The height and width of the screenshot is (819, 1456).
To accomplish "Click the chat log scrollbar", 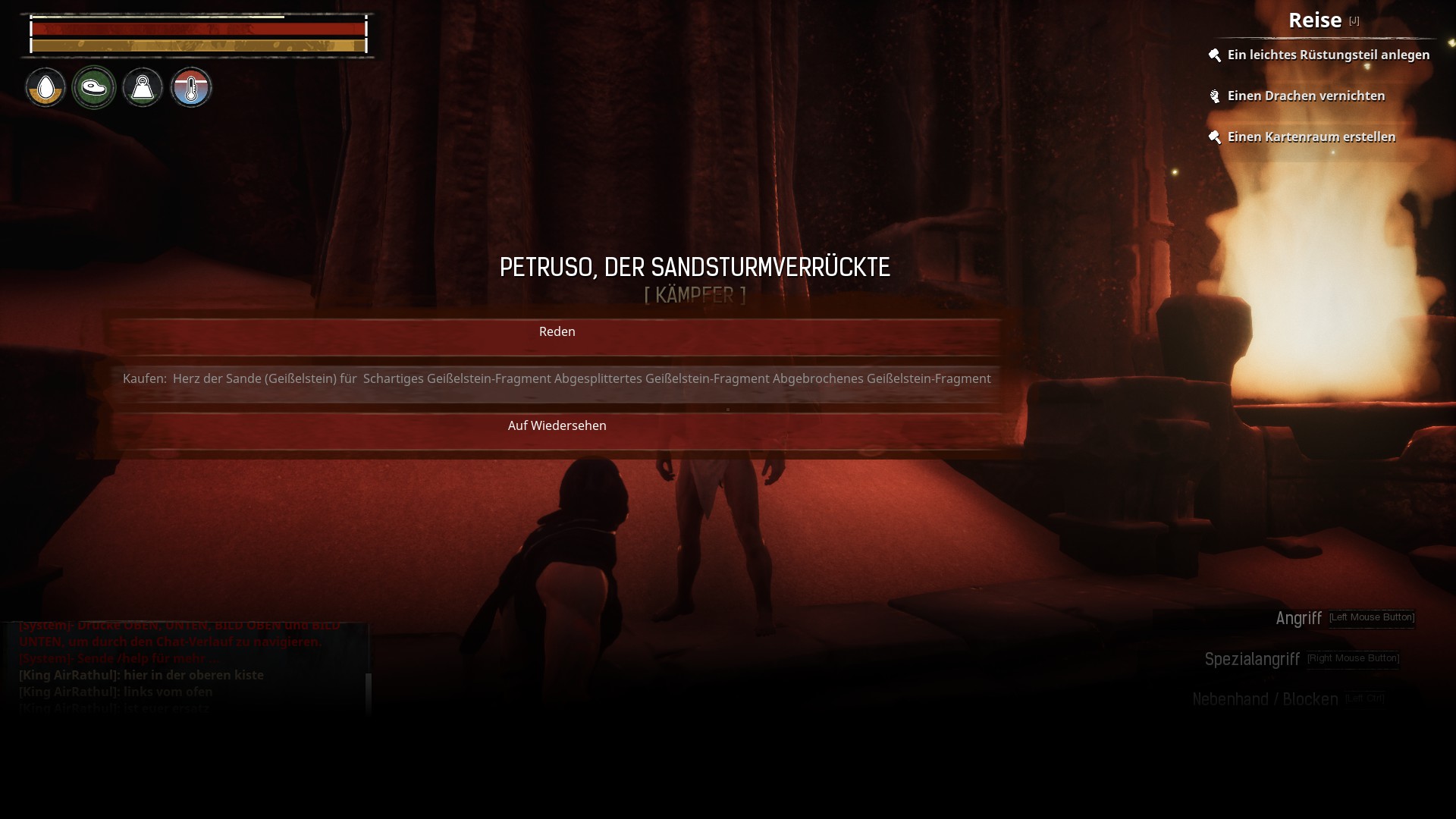I will coord(369,690).
